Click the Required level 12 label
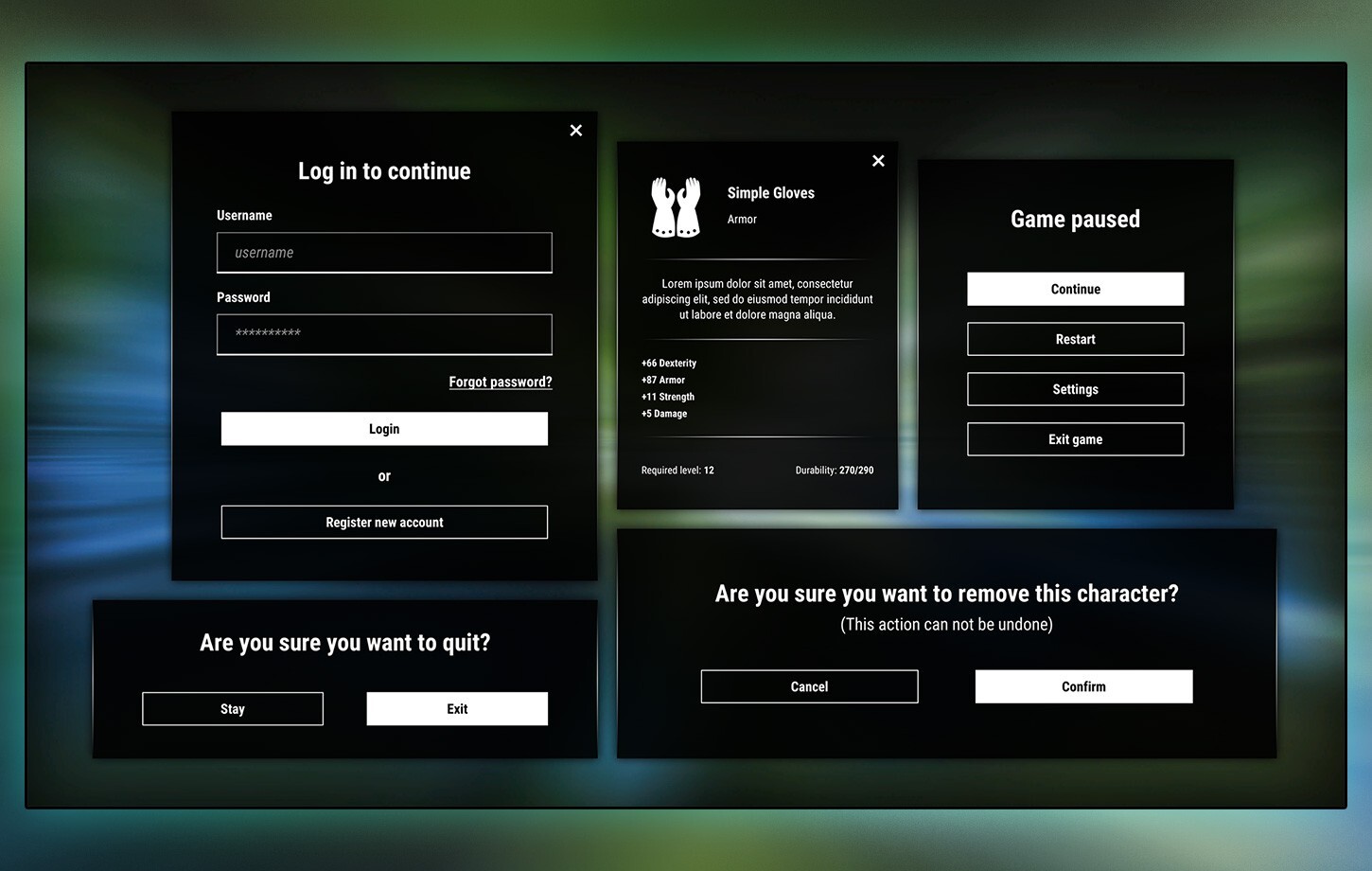The image size is (1372, 871). click(x=677, y=470)
